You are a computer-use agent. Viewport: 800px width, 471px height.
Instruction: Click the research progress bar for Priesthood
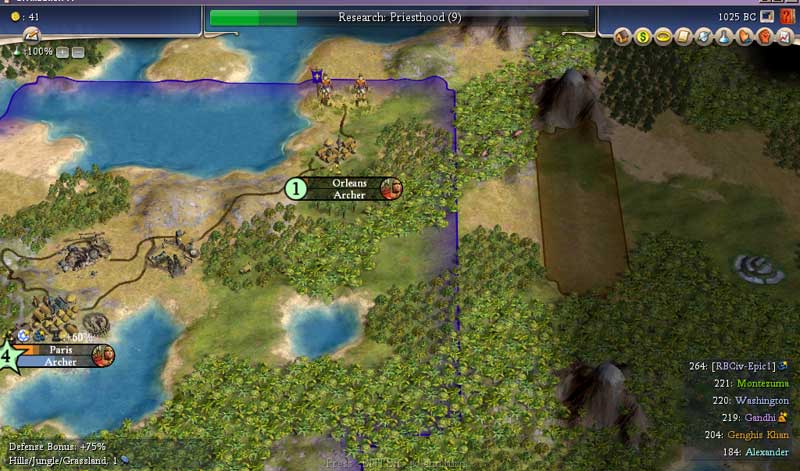(x=399, y=17)
